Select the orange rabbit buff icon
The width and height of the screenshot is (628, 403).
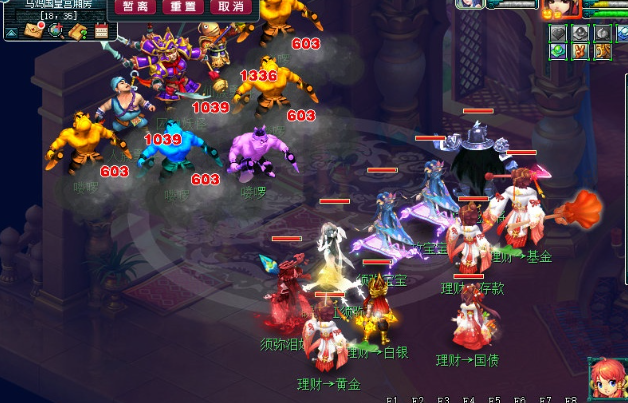(x=580, y=51)
